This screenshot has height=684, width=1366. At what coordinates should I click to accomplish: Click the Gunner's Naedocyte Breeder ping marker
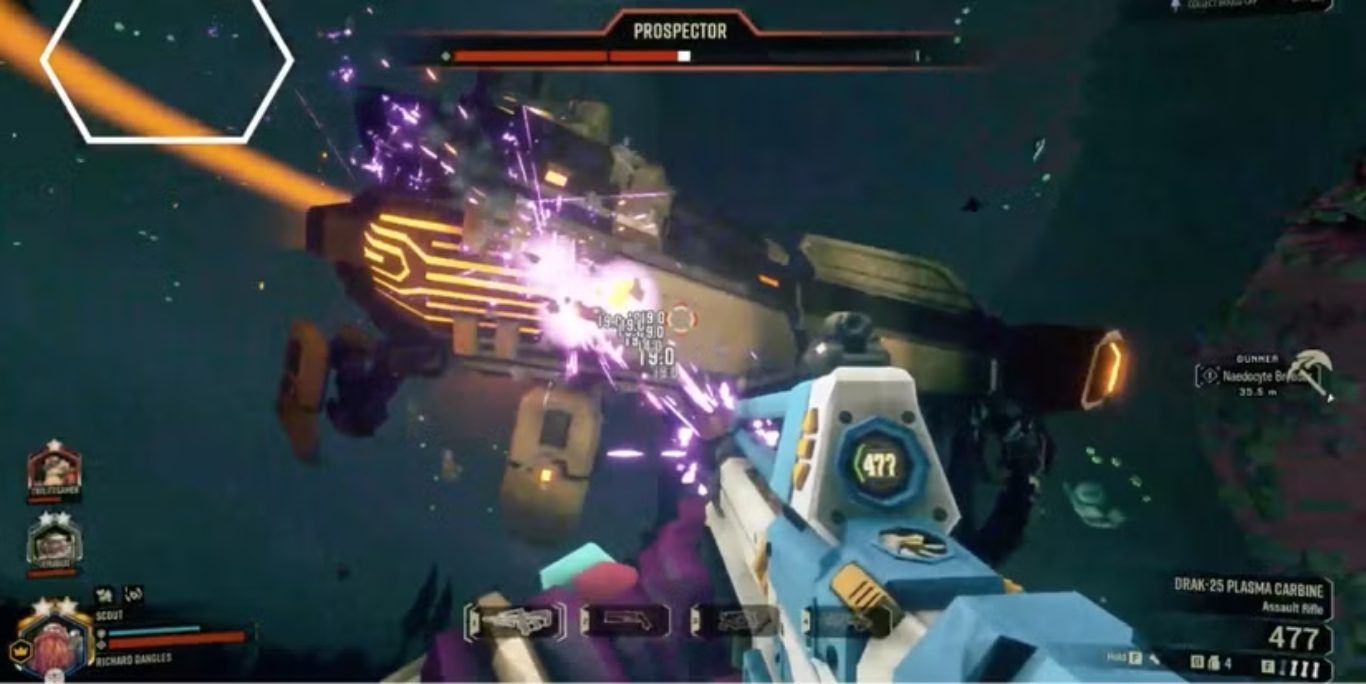pos(1209,376)
